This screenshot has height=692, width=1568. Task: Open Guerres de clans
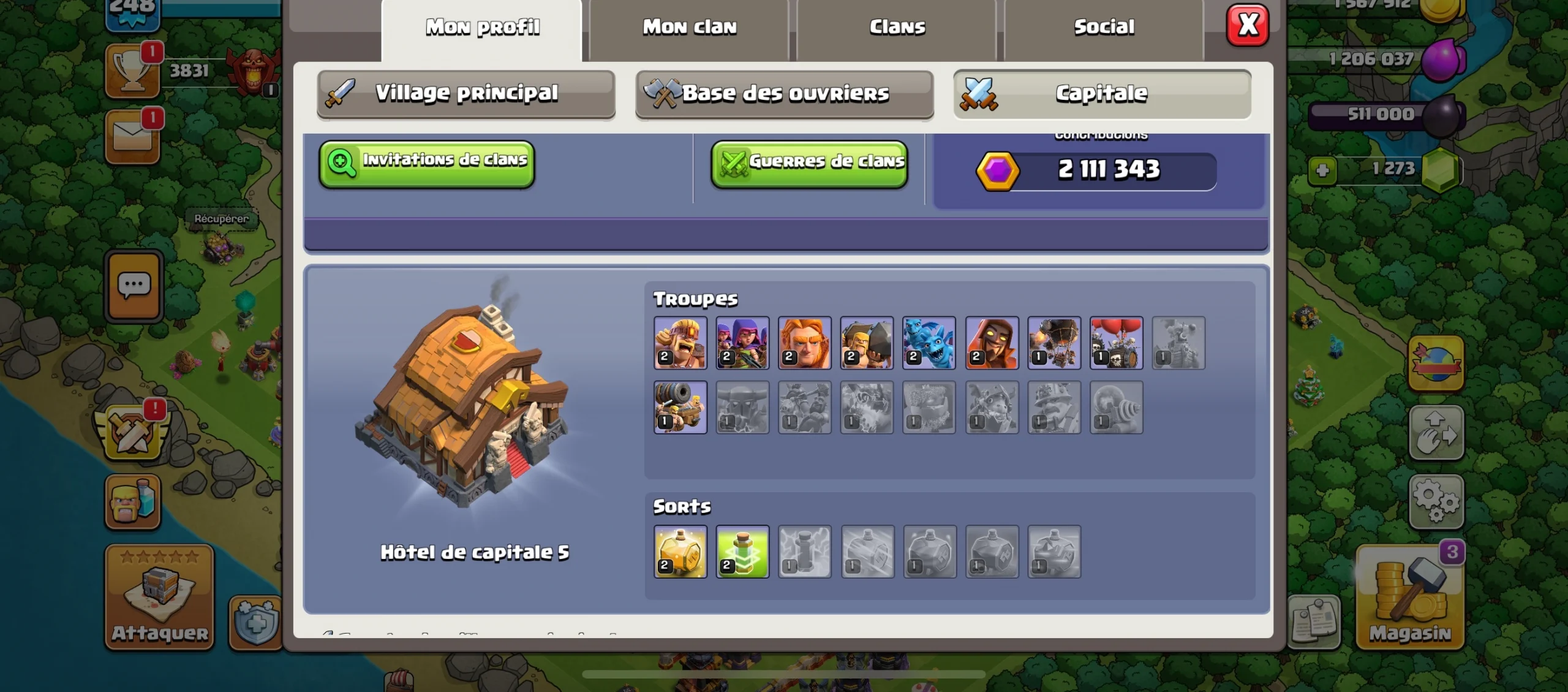click(809, 163)
